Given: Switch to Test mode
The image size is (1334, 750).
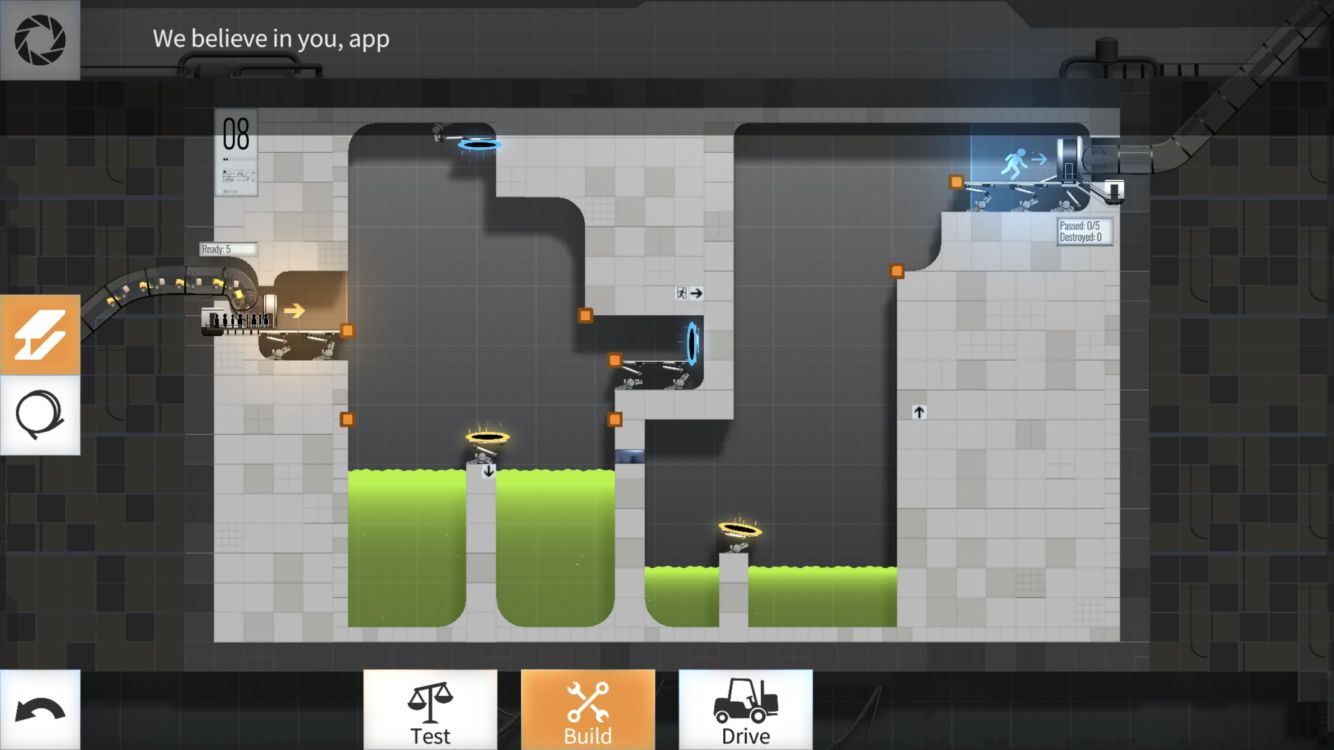Looking at the screenshot, I should 430,710.
